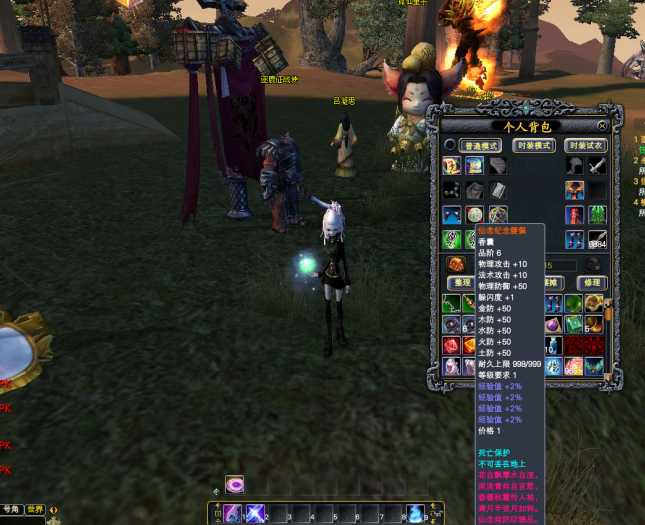The width and height of the screenshot is (645, 525).
Task: Click the 整理 sort button
Action: (459, 283)
